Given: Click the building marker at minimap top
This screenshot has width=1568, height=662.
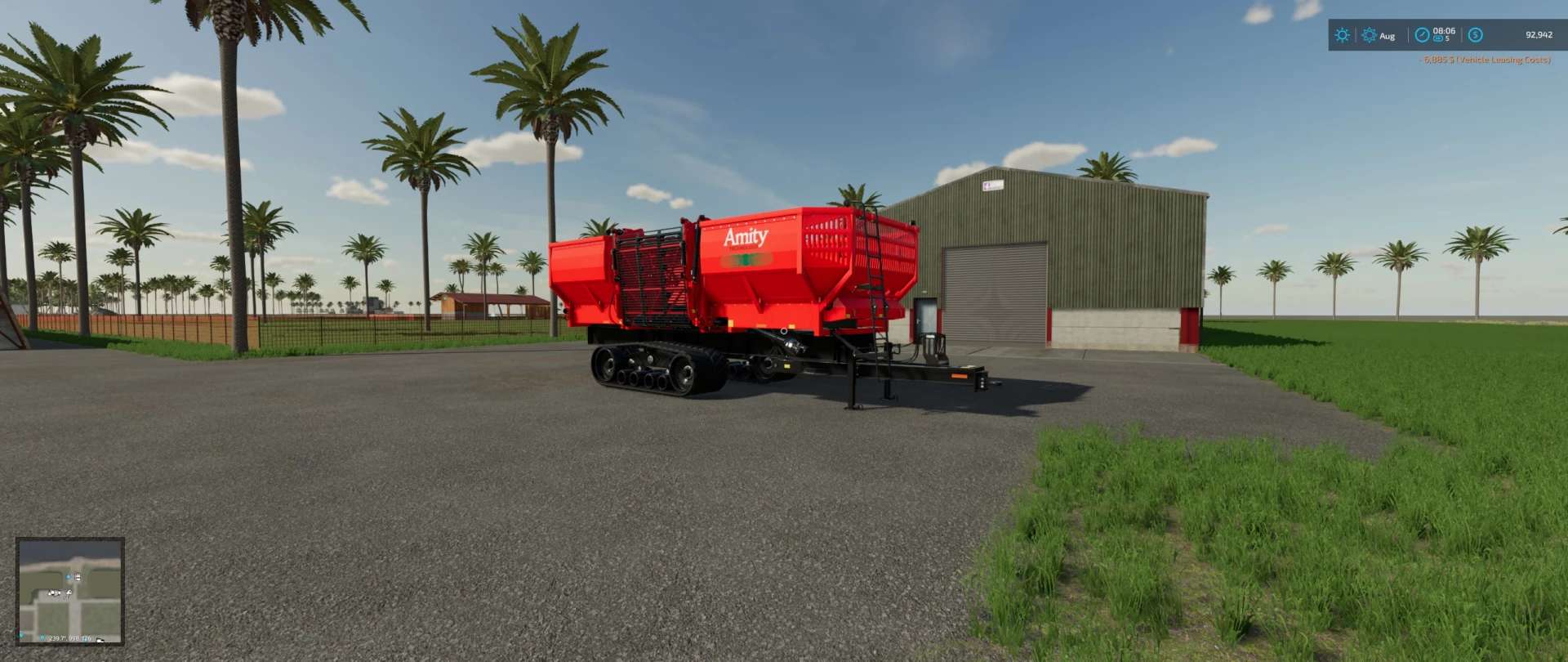Looking at the screenshot, I should tap(78, 577).
